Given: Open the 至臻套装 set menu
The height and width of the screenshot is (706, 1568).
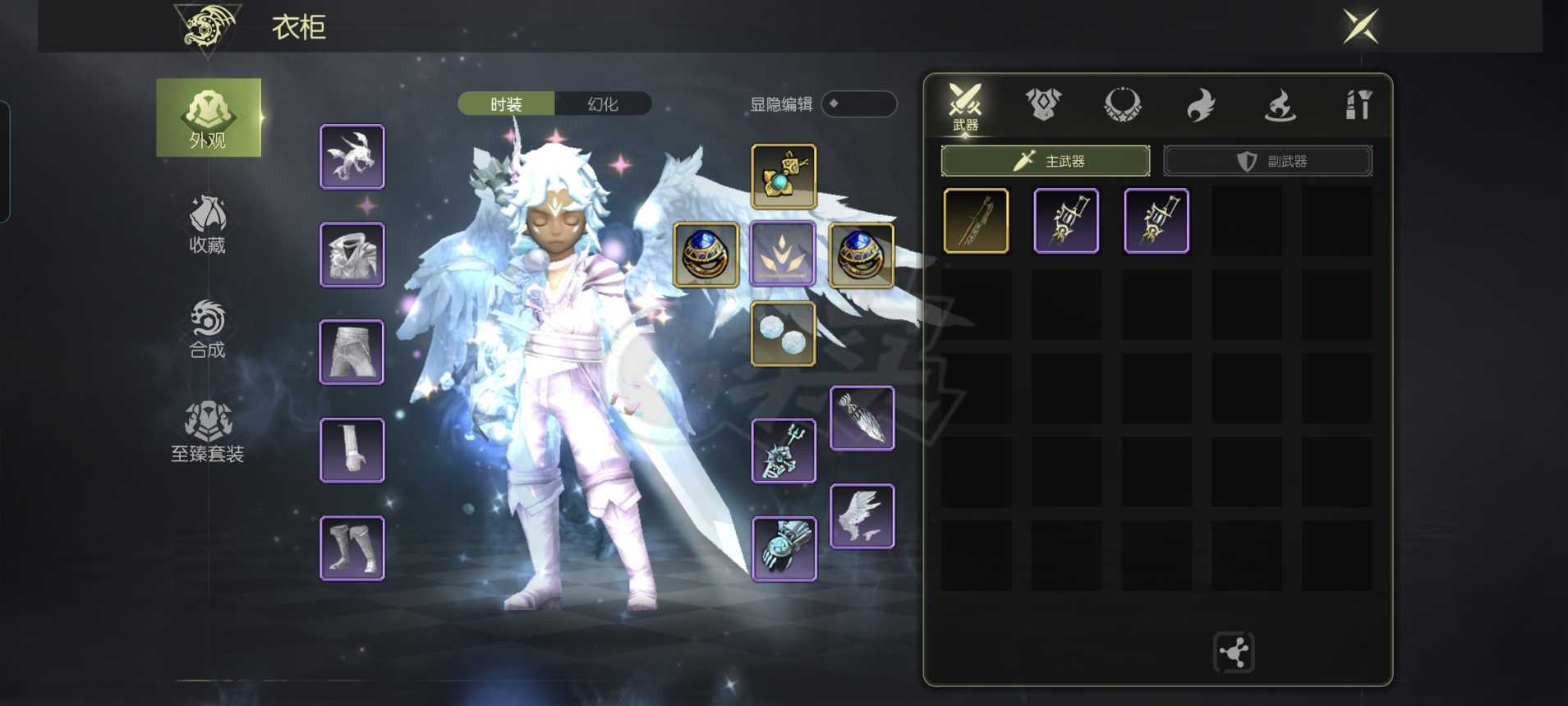Looking at the screenshot, I should [x=208, y=432].
